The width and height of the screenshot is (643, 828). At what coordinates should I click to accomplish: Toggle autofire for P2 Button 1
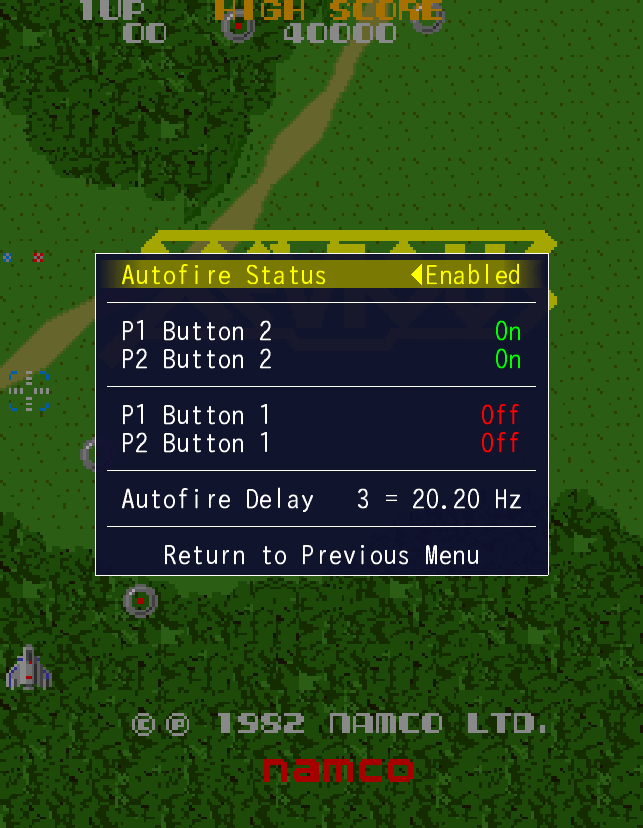point(321,443)
